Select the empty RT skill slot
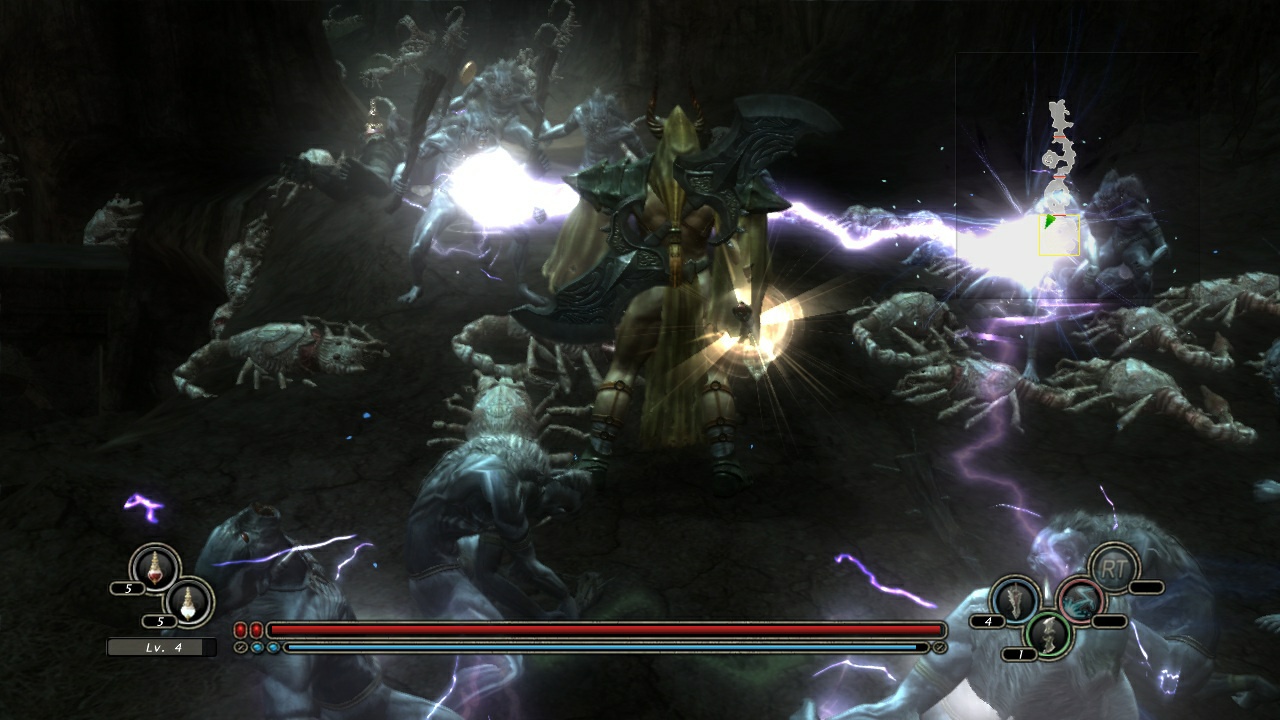This screenshot has width=1280, height=720. [1112, 568]
